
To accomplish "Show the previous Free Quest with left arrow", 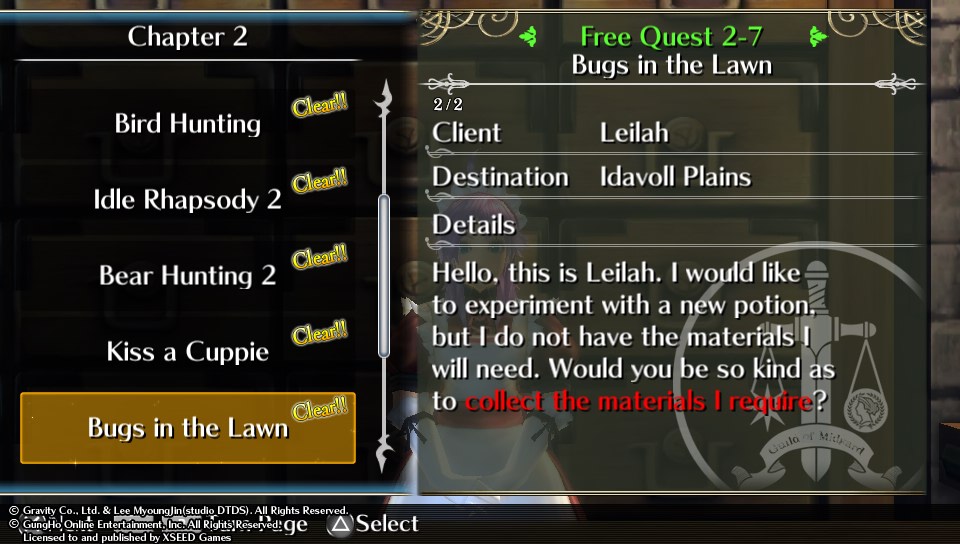I will click(x=528, y=37).
